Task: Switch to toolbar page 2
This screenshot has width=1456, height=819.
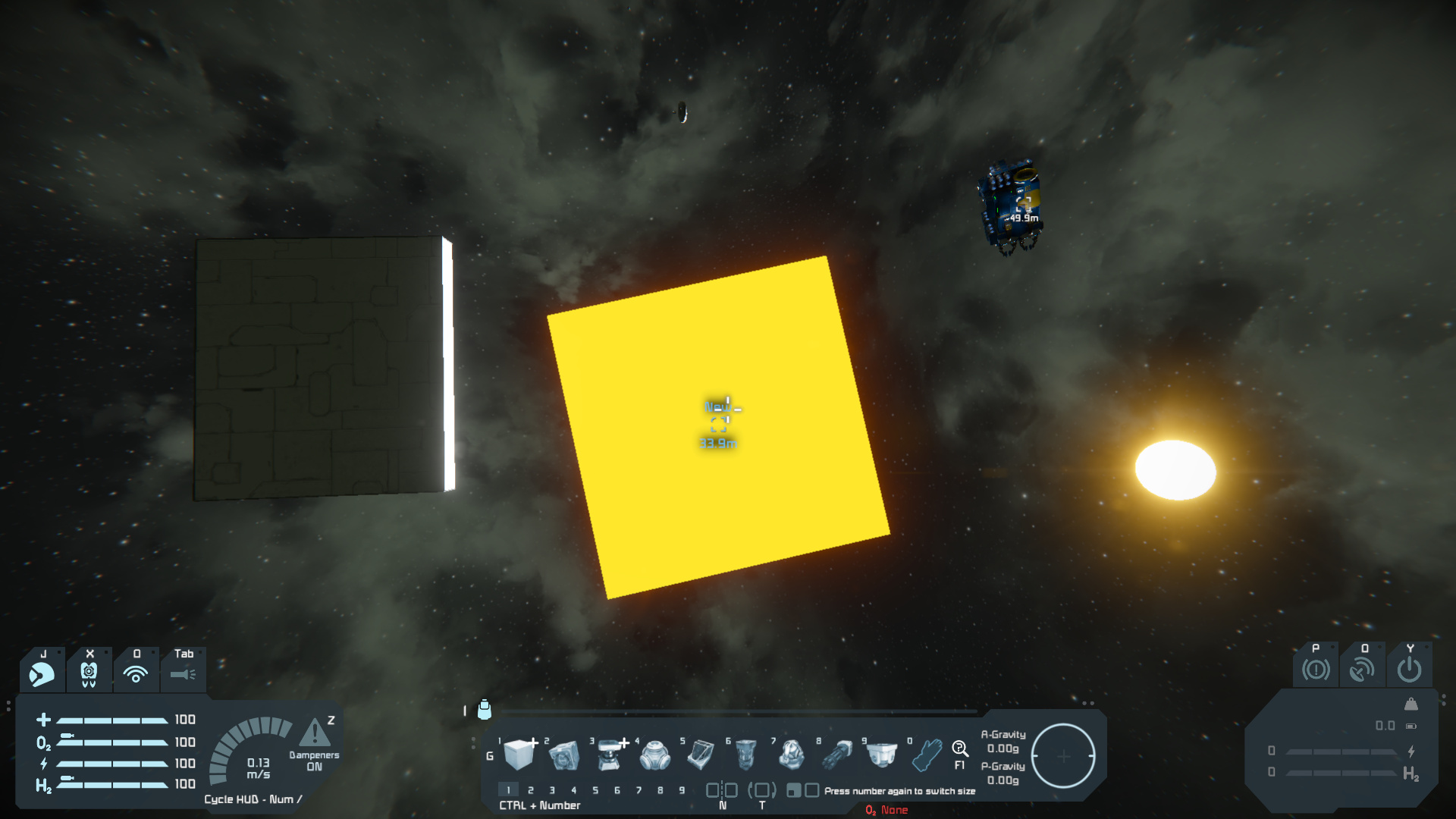Action: (531, 790)
